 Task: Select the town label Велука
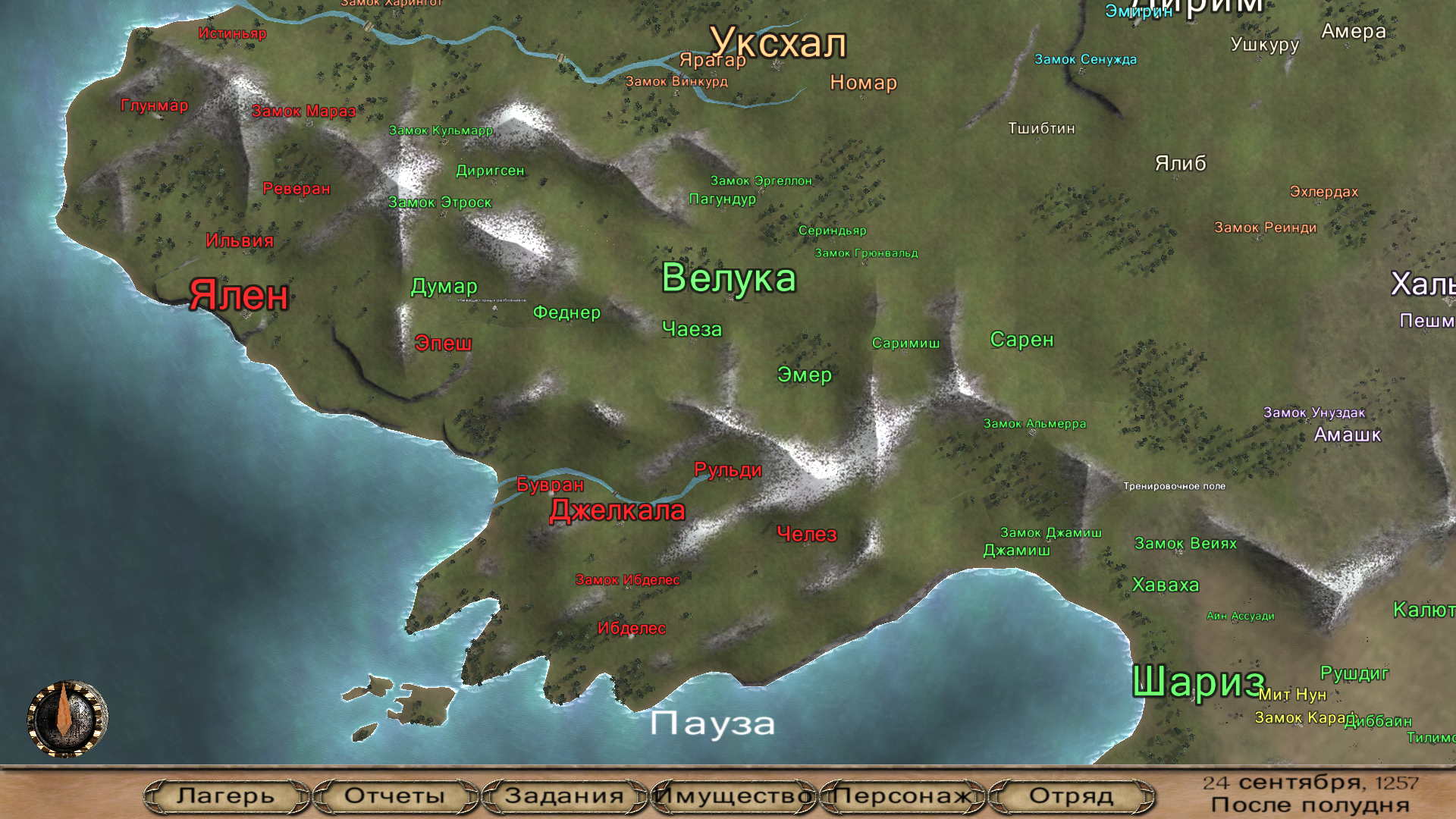[x=729, y=278]
